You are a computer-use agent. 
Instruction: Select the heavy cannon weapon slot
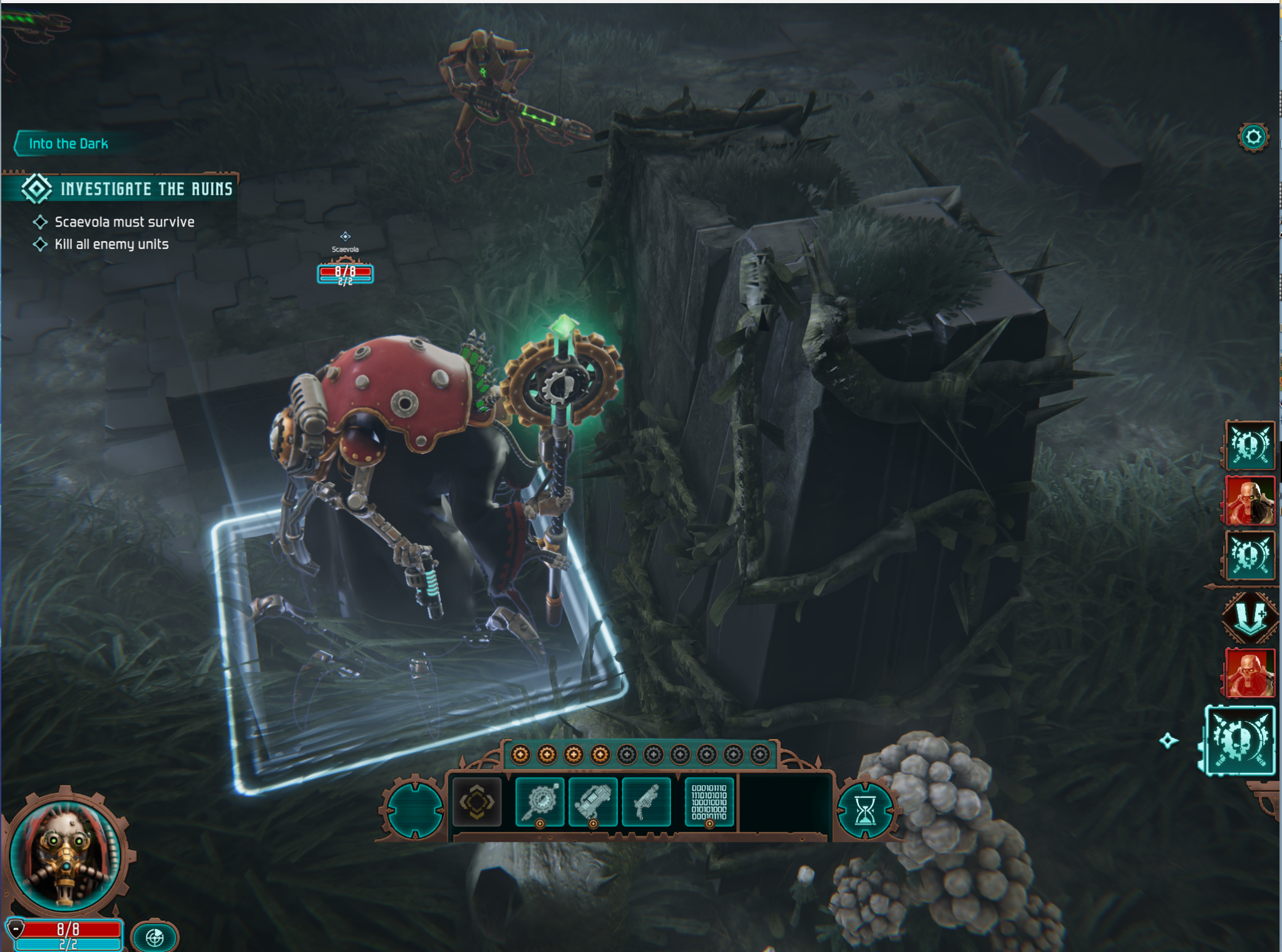593,802
